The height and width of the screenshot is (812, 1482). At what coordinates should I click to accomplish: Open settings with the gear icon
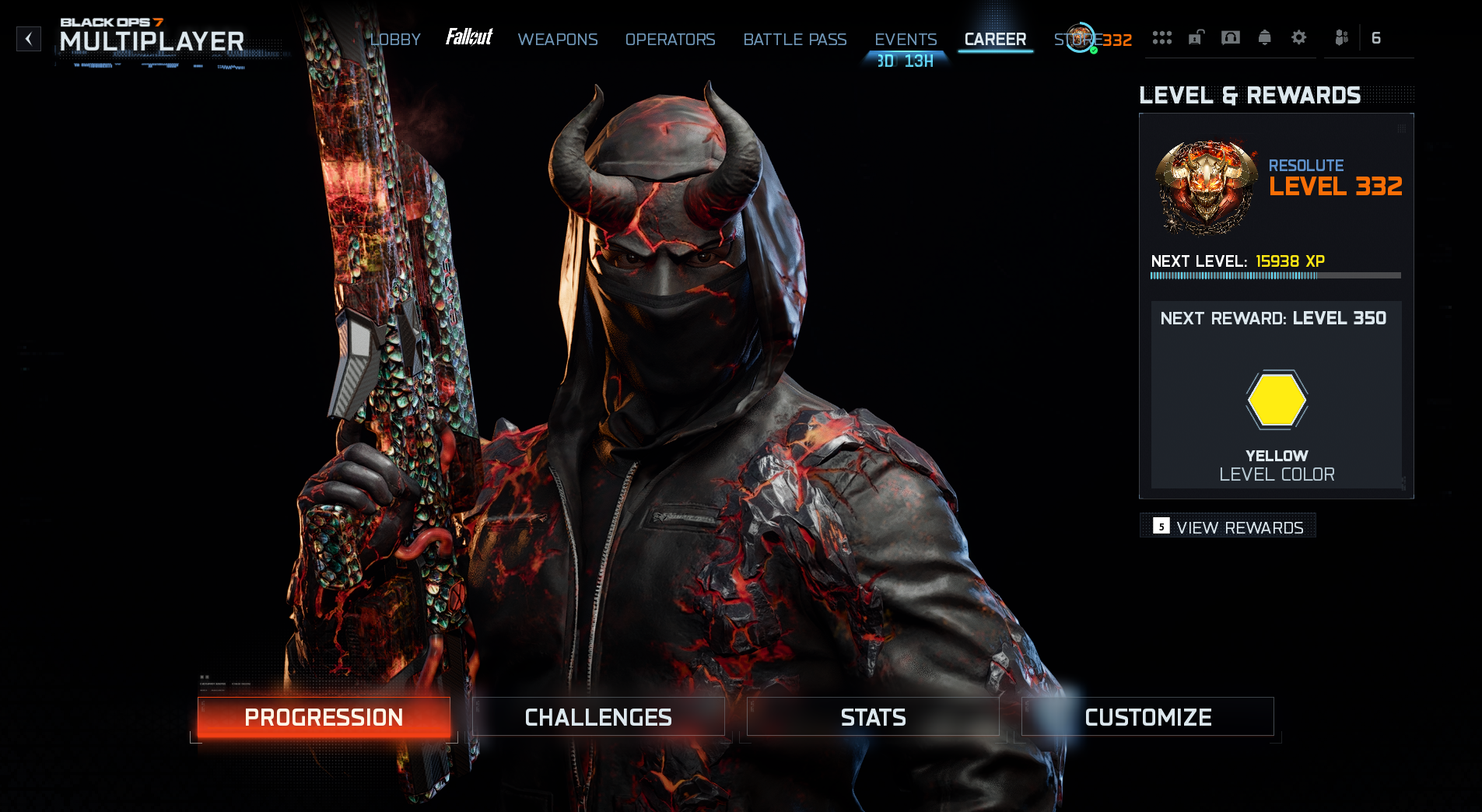pyautogui.click(x=1299, y=38)
